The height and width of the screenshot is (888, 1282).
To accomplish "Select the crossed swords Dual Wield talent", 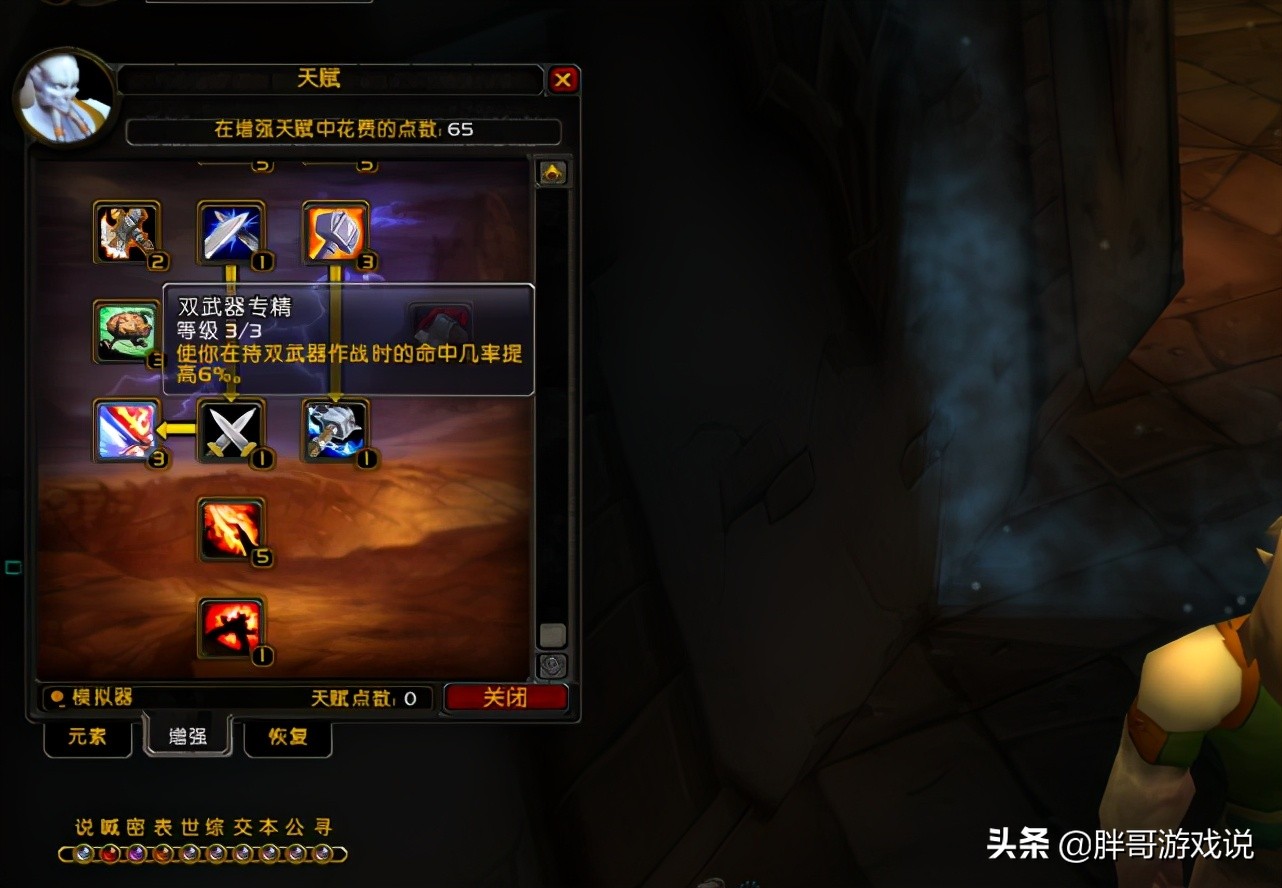I will 231,430.
